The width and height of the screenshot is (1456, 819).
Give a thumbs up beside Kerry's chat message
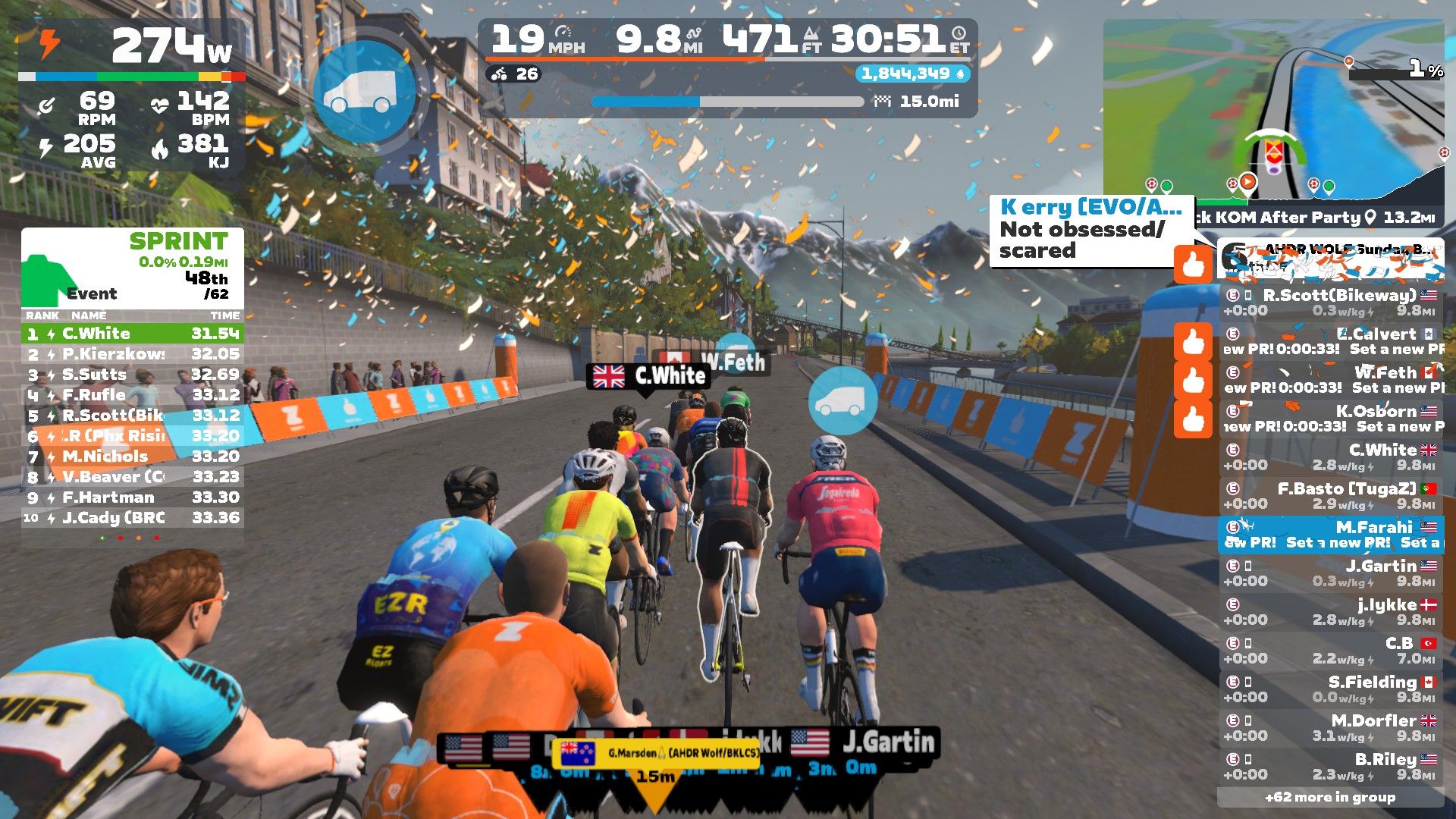[x=1193, y=265]
